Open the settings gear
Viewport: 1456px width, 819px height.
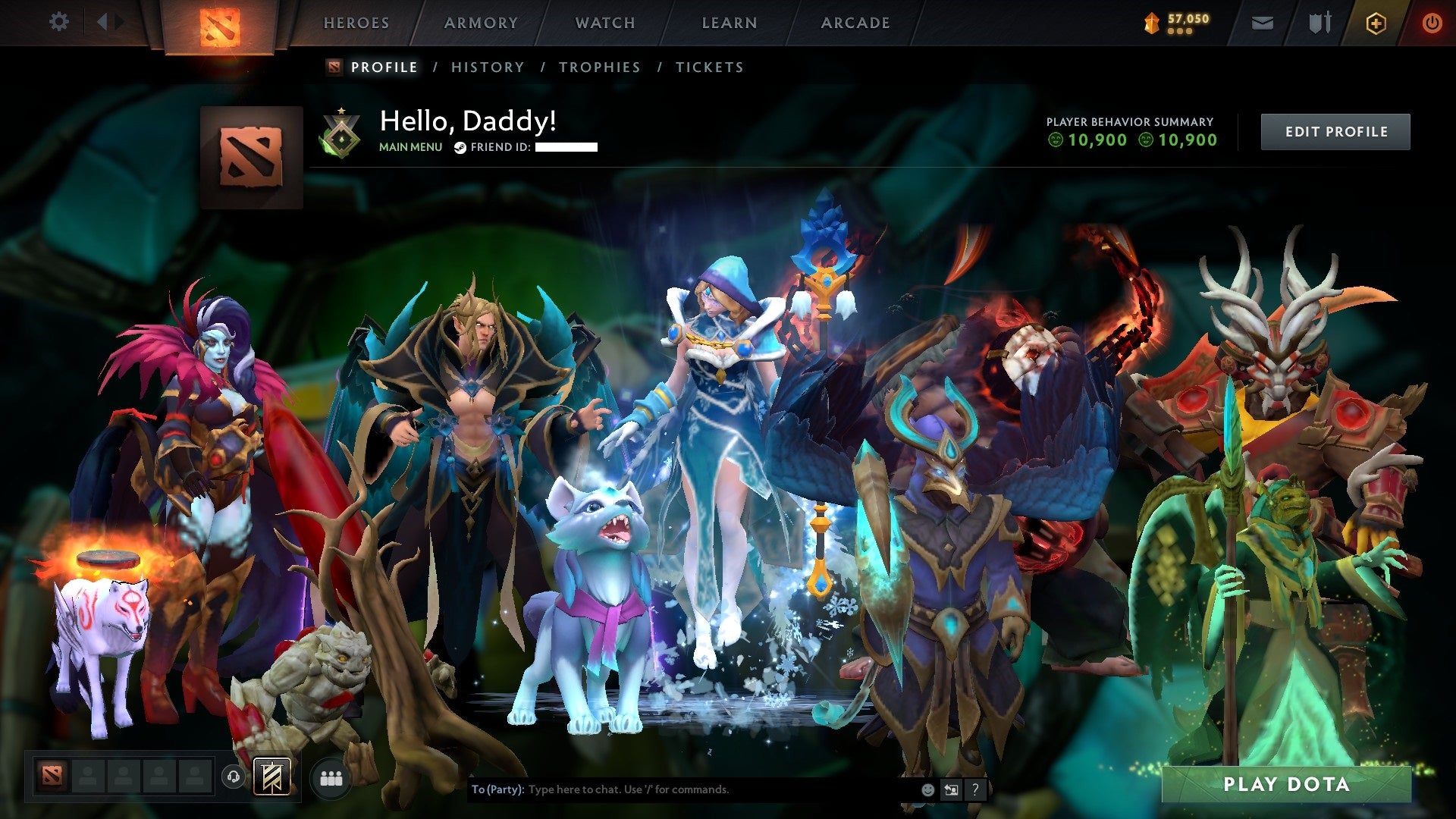click(x=59, y=22)
